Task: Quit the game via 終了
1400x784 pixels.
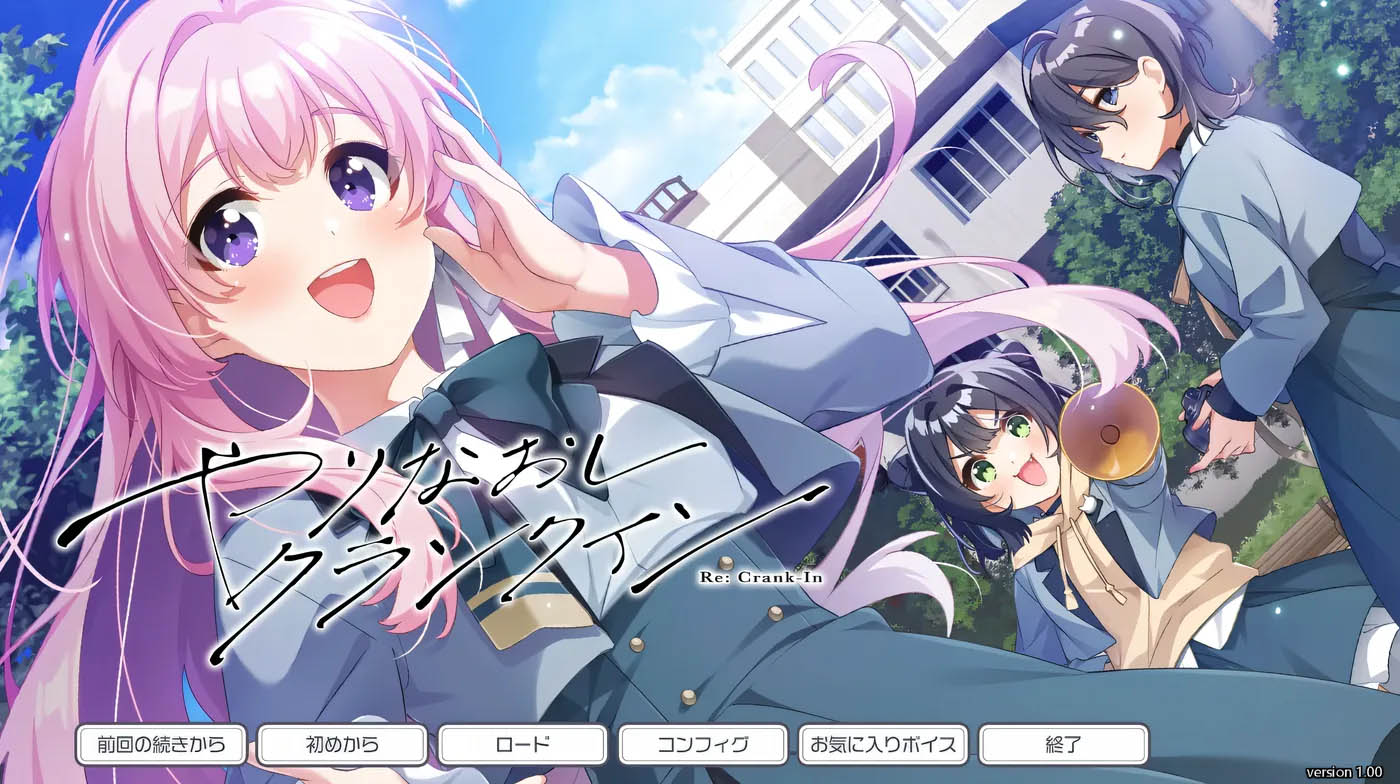Action: (x=1060, y=744)
